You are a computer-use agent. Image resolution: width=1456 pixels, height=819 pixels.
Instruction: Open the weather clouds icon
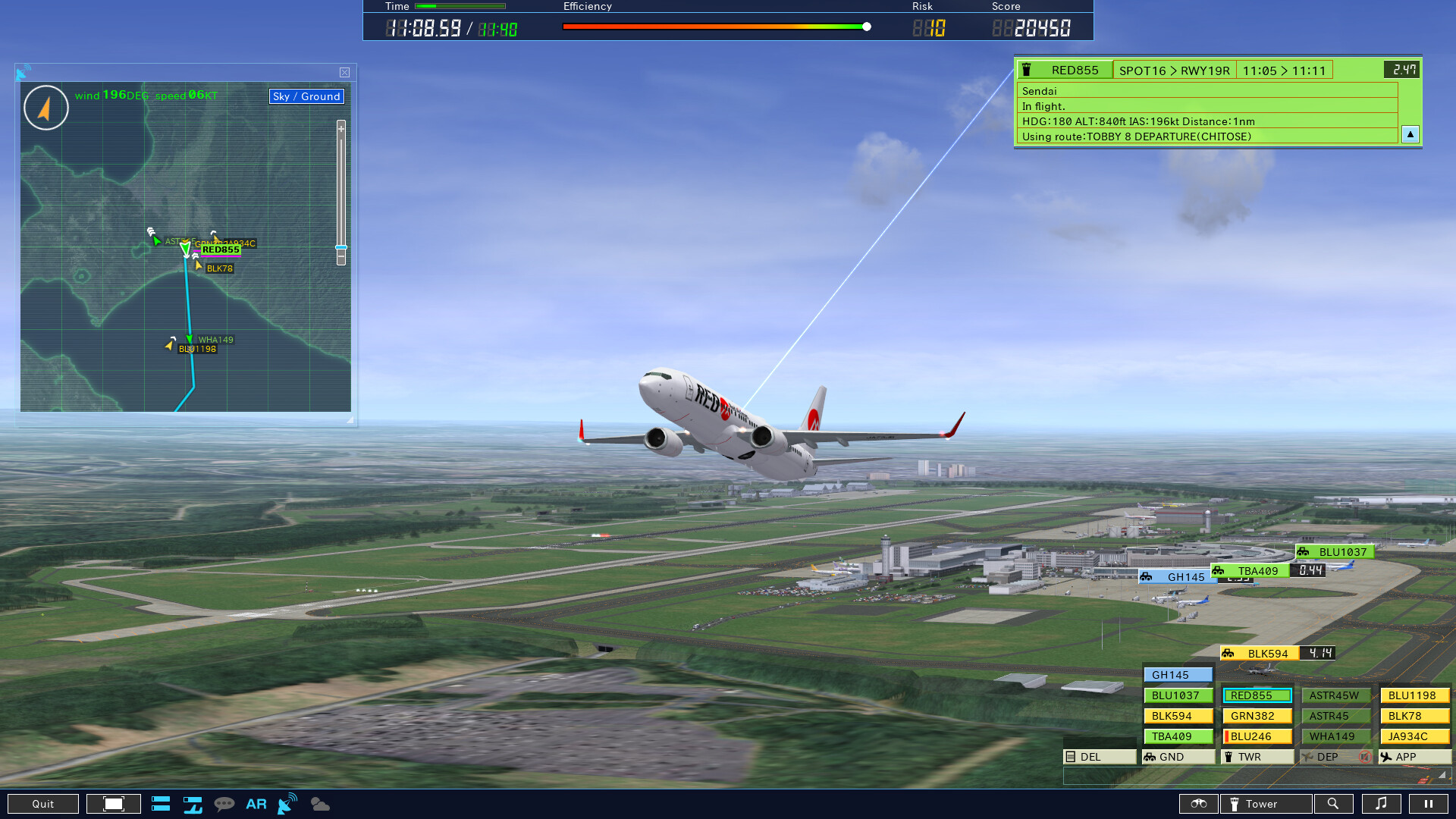click(319, 804)
